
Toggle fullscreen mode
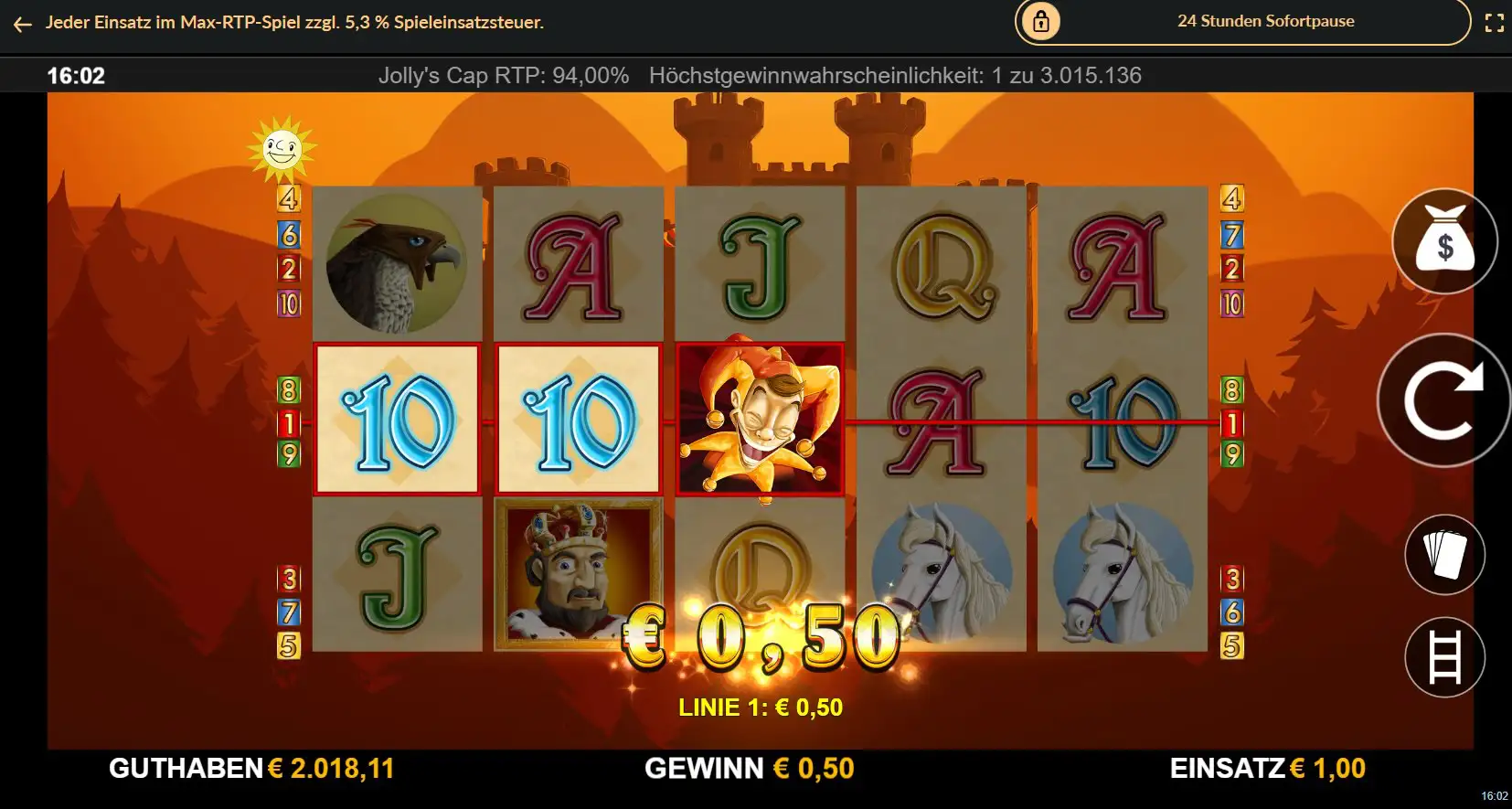point(1494,23)
